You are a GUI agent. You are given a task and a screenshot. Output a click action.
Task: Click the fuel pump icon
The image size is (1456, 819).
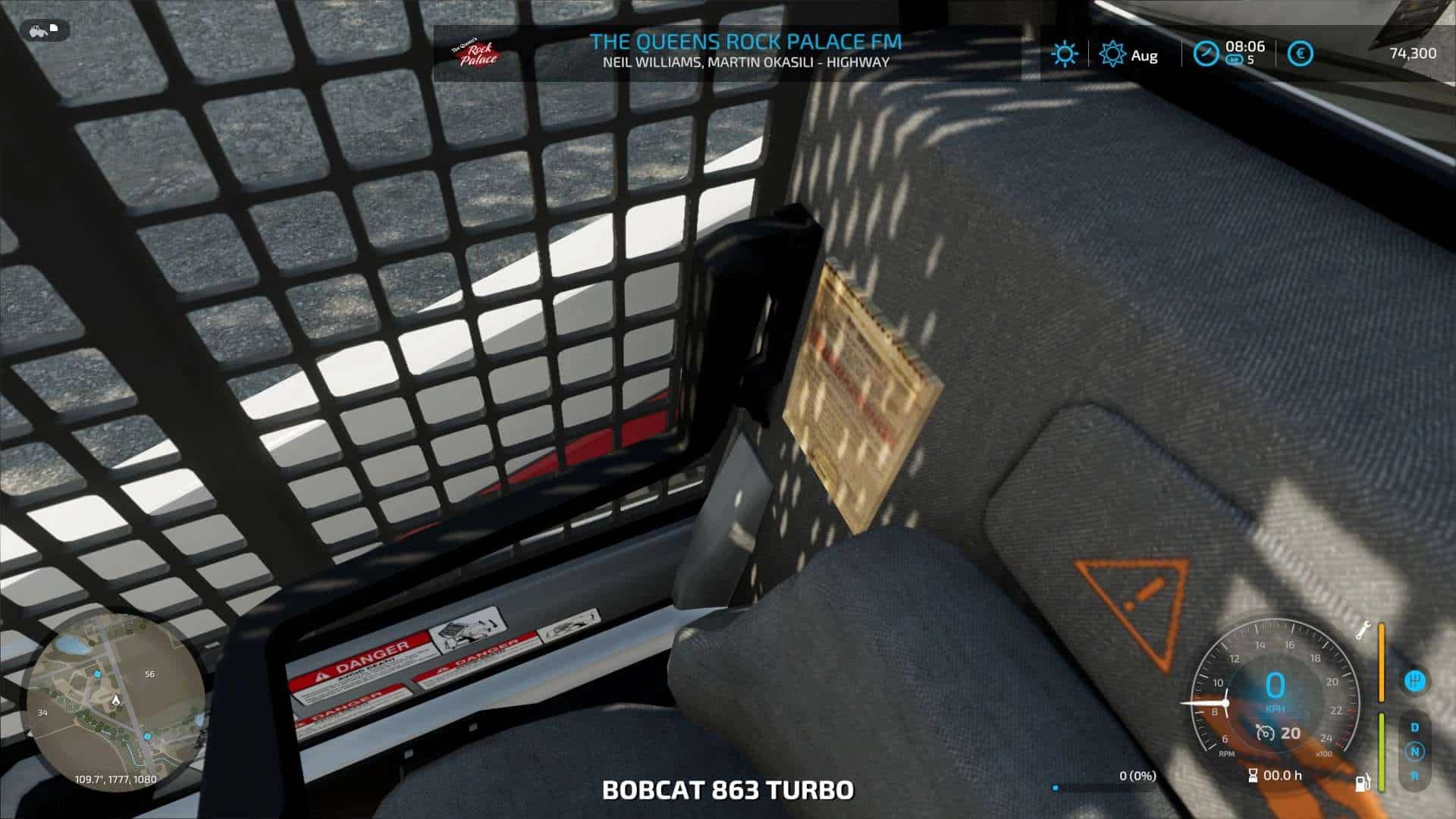pyautogui.click(x=1363, y=782)
